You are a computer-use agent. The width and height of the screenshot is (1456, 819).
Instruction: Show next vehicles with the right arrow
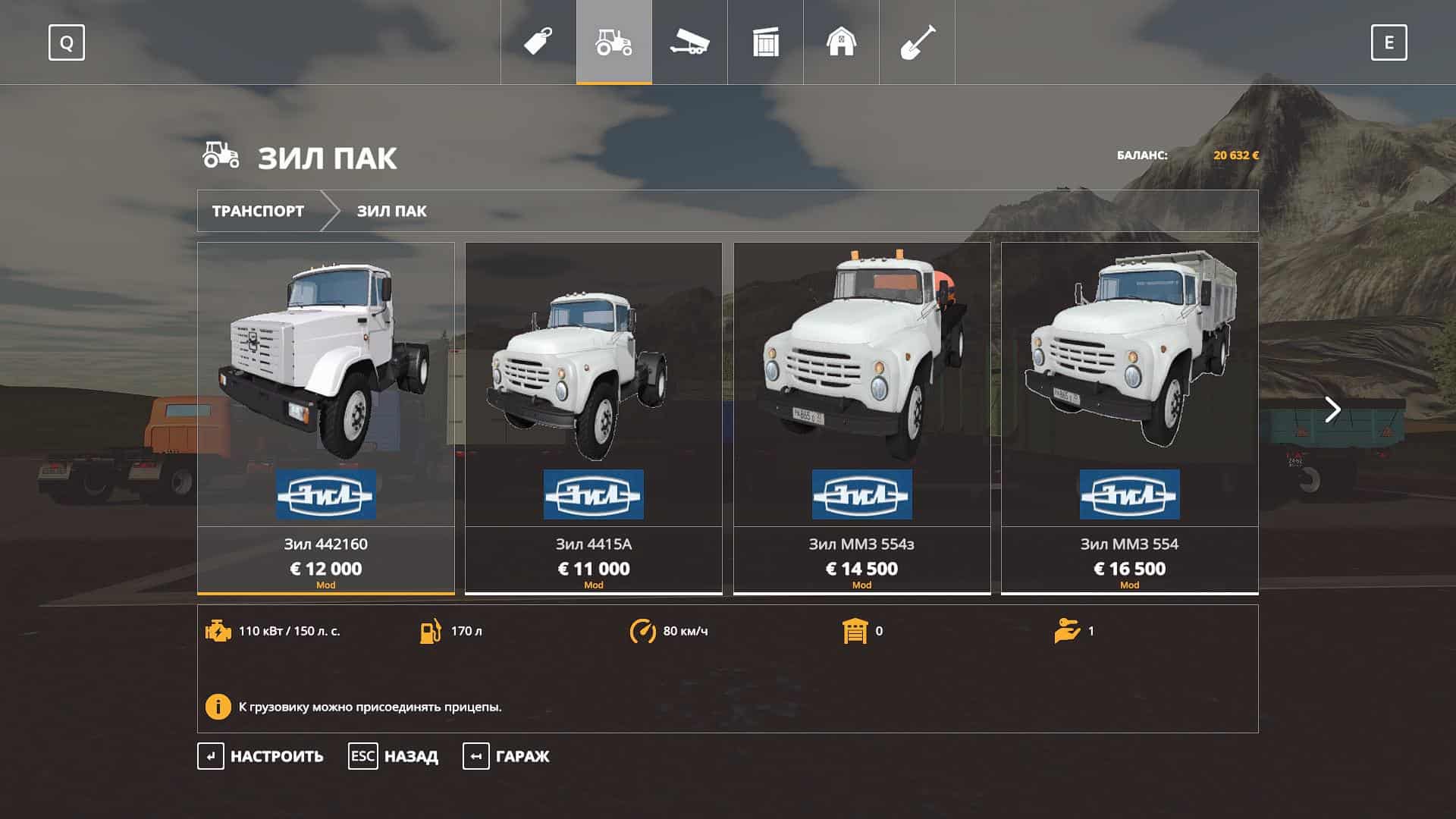pyautogui.click(x=1332, y=409)
